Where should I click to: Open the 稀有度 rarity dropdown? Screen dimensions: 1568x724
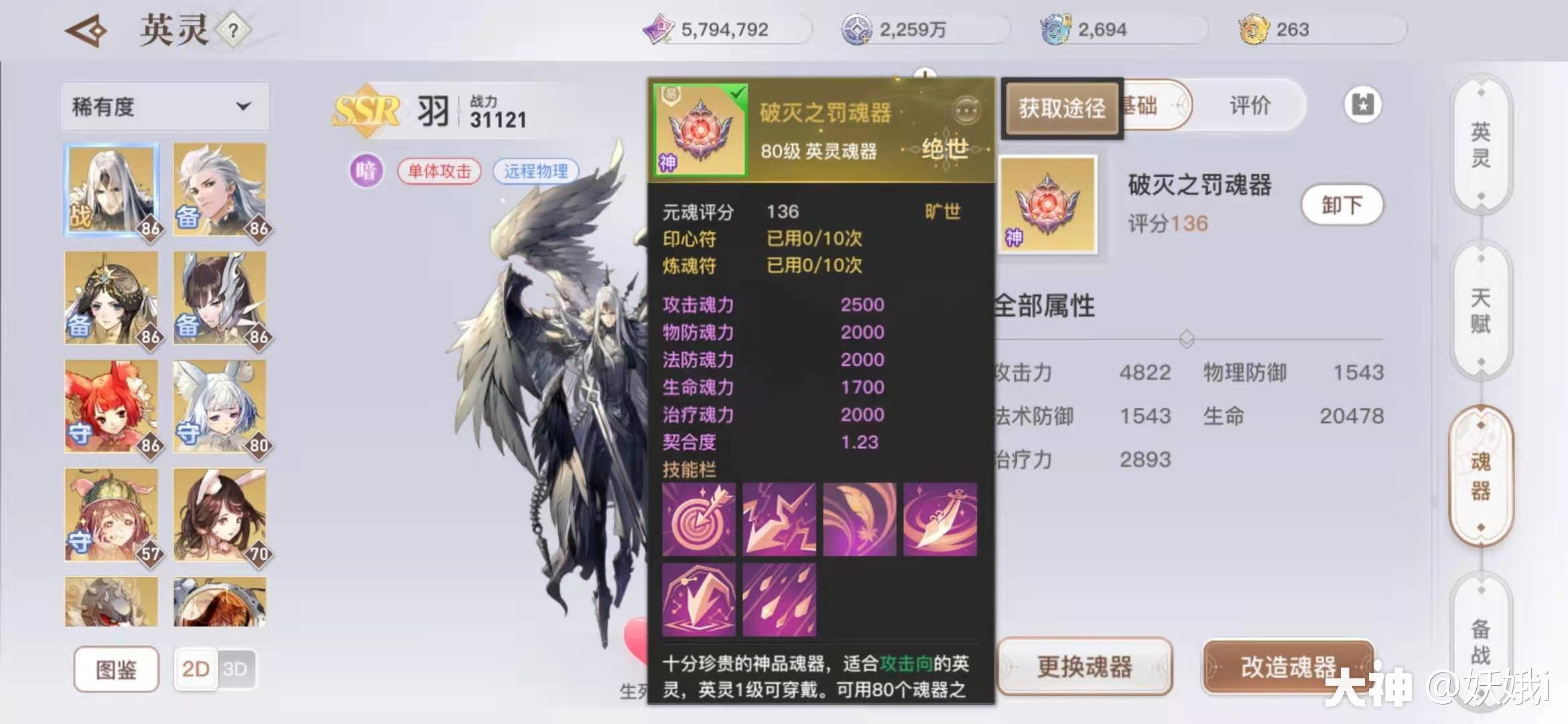[x=164, y=106]
